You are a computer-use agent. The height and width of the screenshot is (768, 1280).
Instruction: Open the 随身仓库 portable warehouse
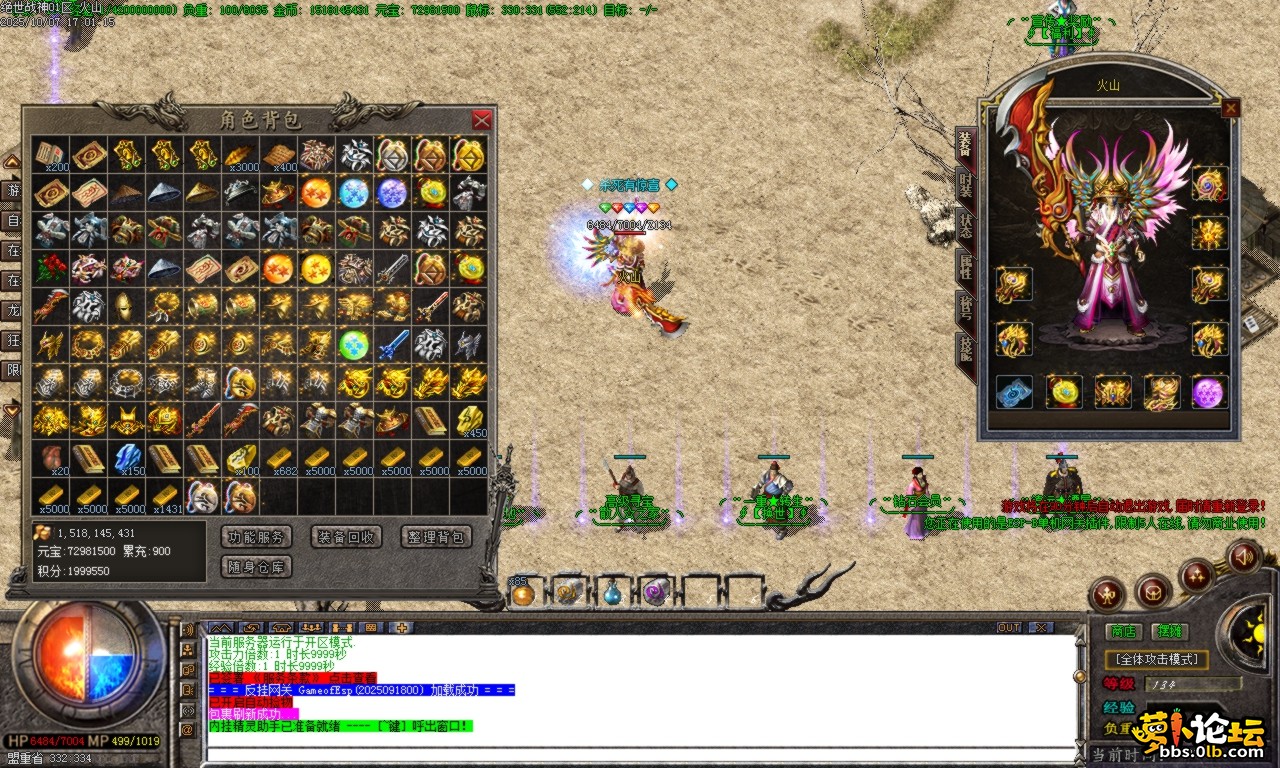(x=255, y=567)
